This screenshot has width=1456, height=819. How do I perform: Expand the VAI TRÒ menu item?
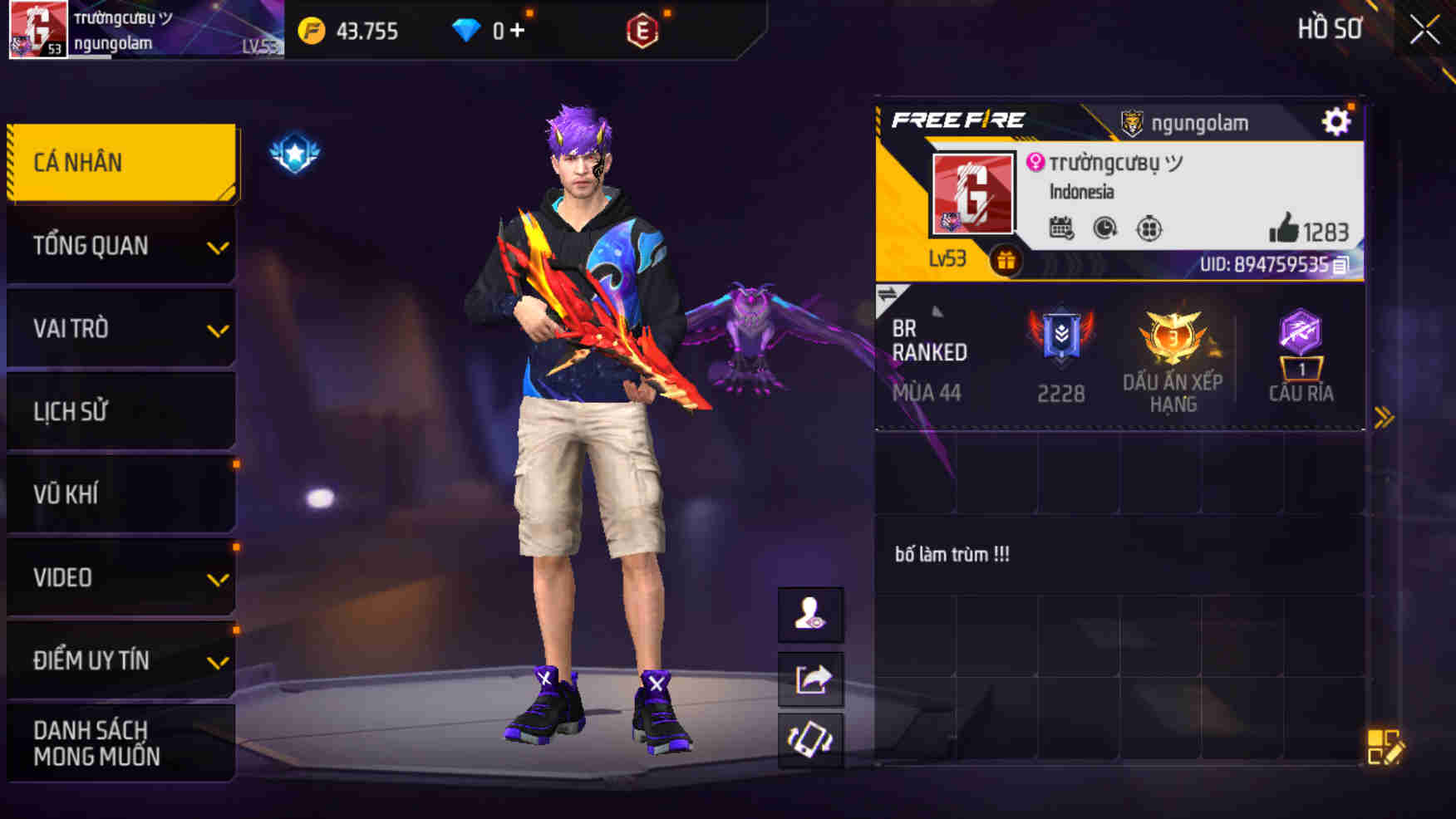121,328
